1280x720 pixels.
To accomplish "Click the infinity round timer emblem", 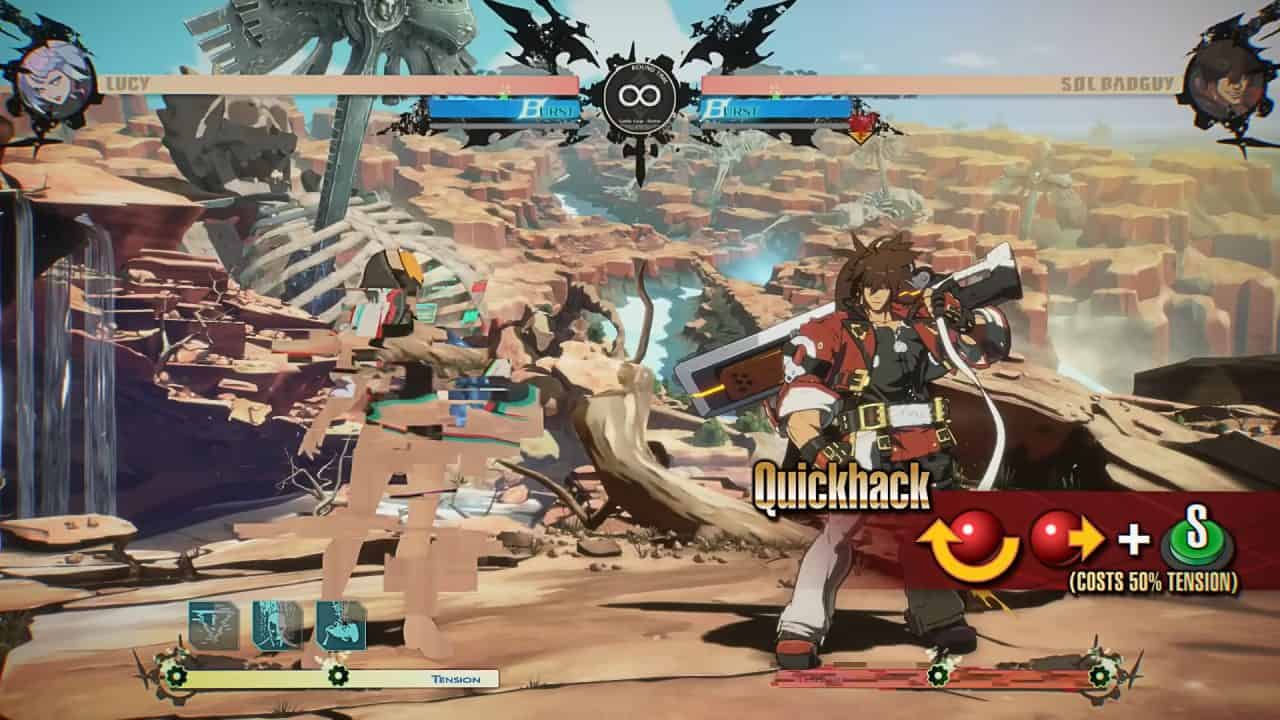I will (639, 97).
